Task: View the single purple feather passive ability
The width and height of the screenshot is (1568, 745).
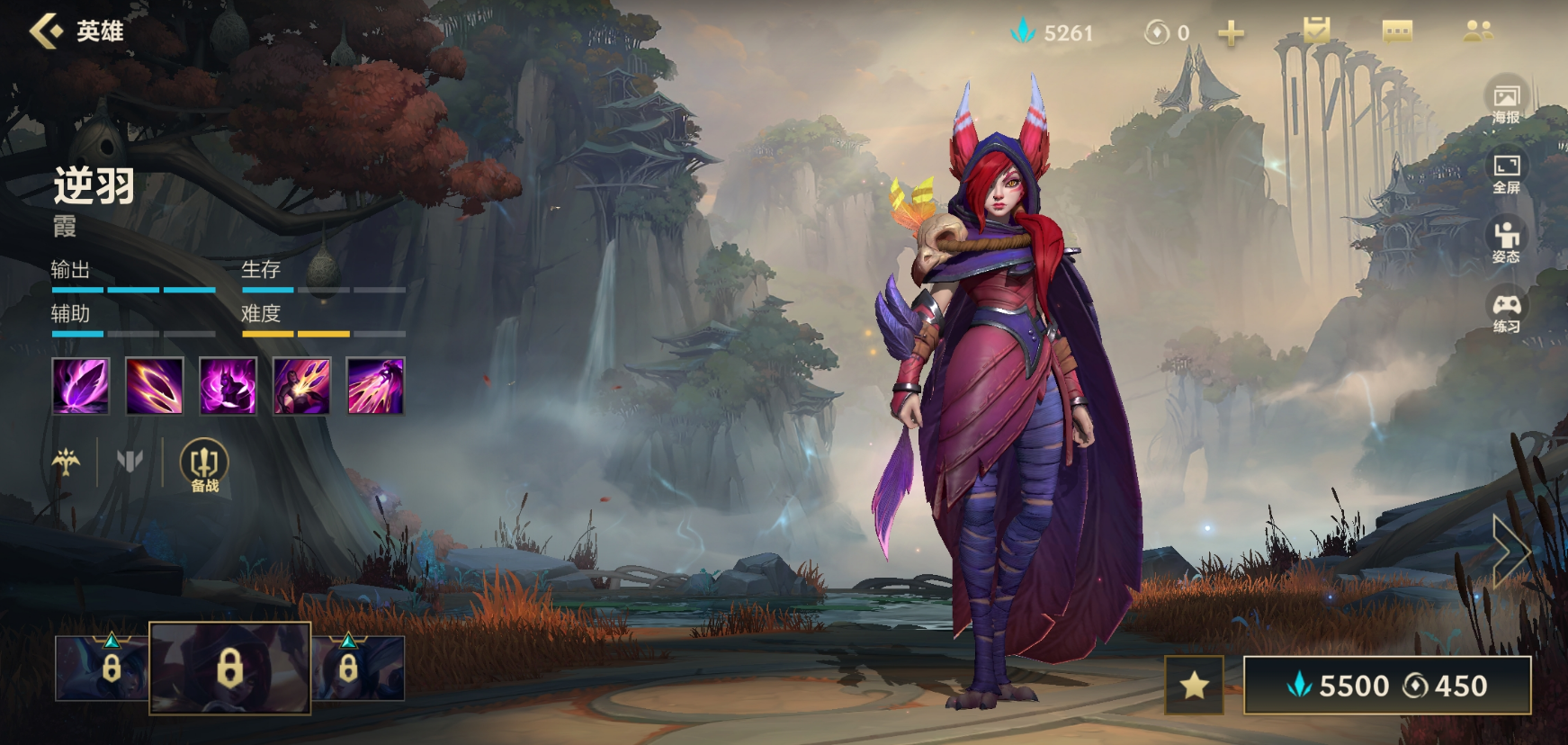Action: point(81,386)
